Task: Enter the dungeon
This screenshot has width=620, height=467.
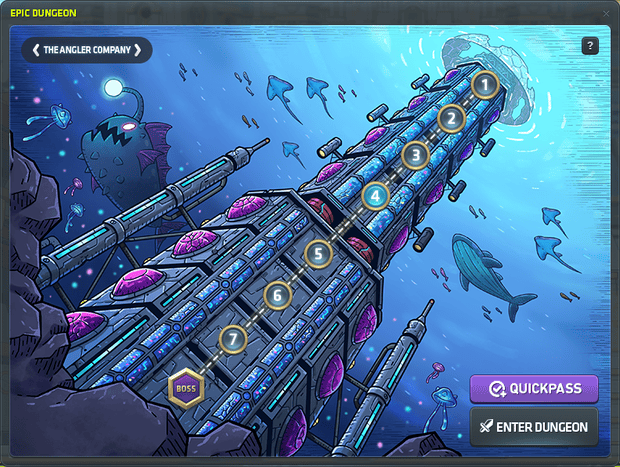Action: click(534, 427)
